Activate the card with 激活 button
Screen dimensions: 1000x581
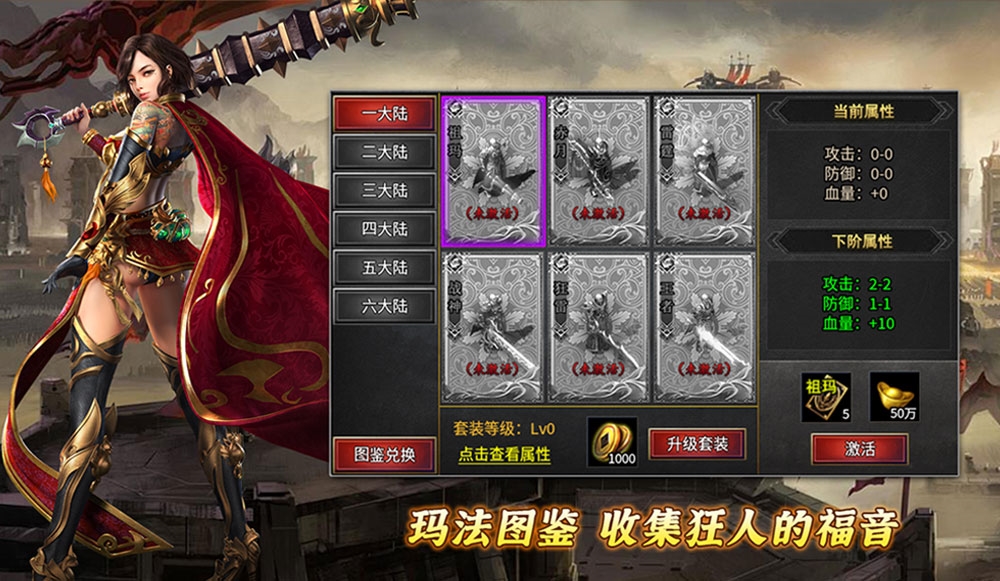pos(859,449)
